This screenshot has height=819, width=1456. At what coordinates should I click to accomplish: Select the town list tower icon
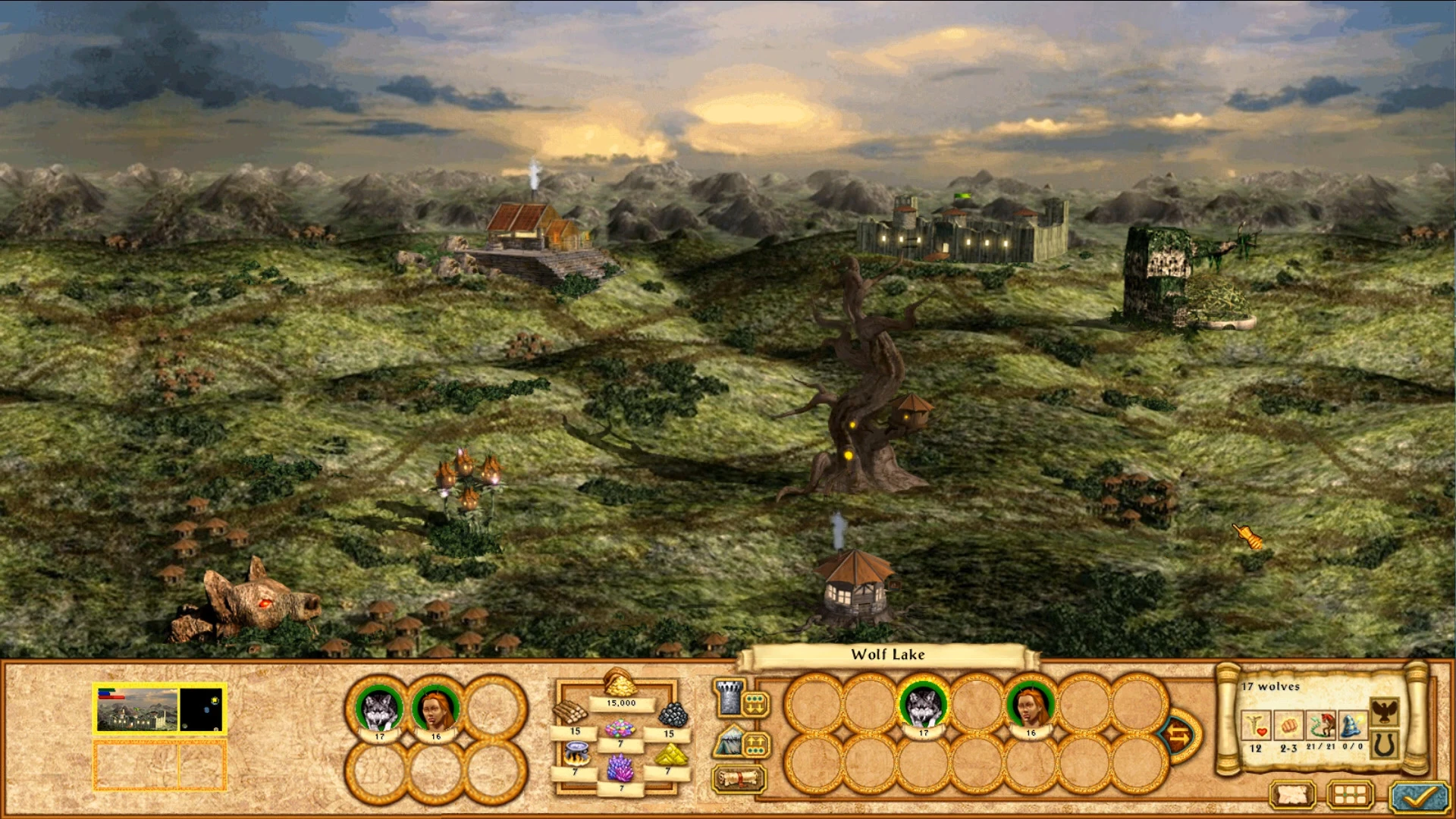(x=727, y=698)
